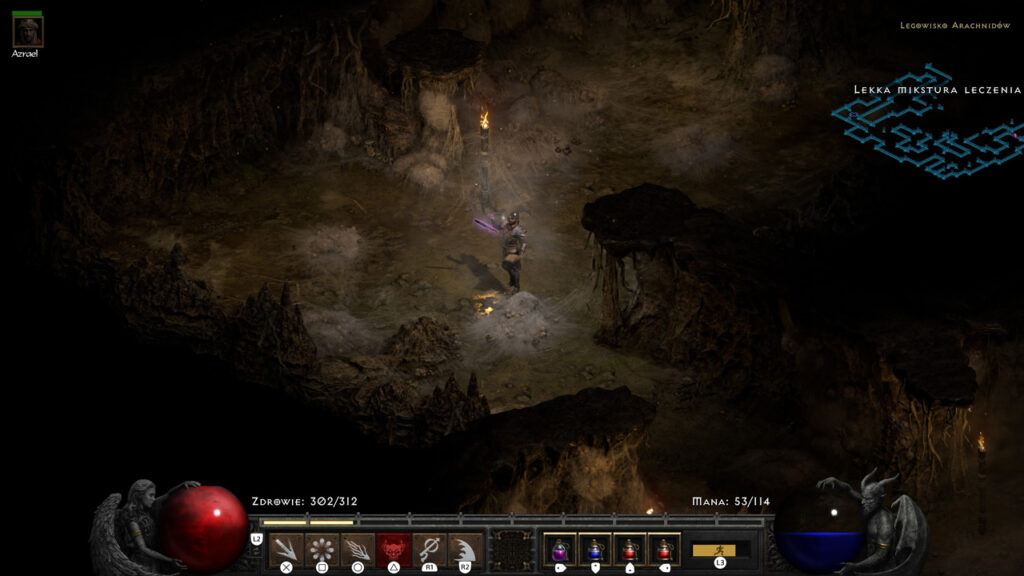Toggle the yellow run/stamina bar
This screenshot has height=576, width=1024.
pyautogui.click(x=714, y=550)
